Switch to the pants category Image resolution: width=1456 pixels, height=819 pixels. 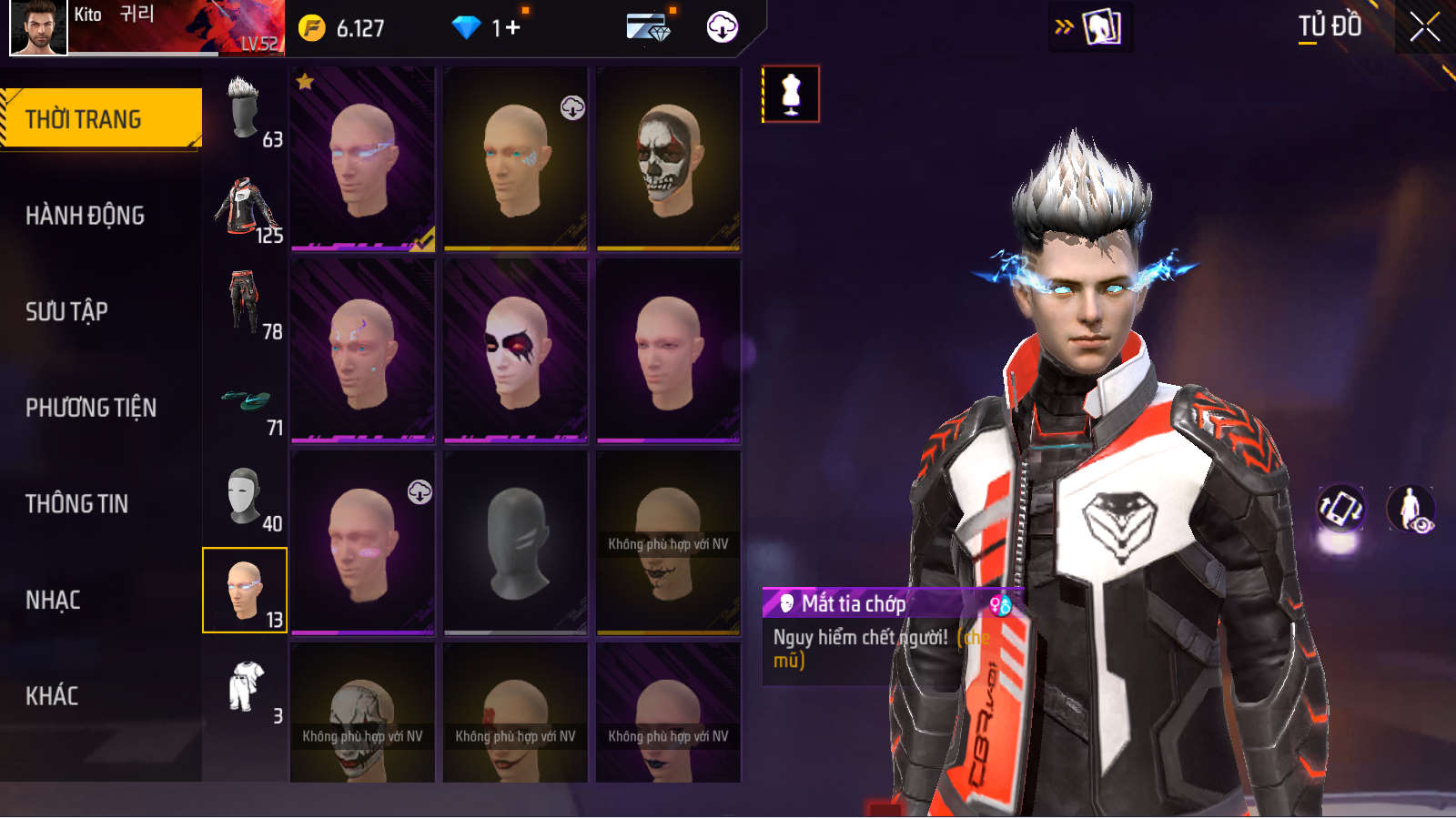[244, 303]
